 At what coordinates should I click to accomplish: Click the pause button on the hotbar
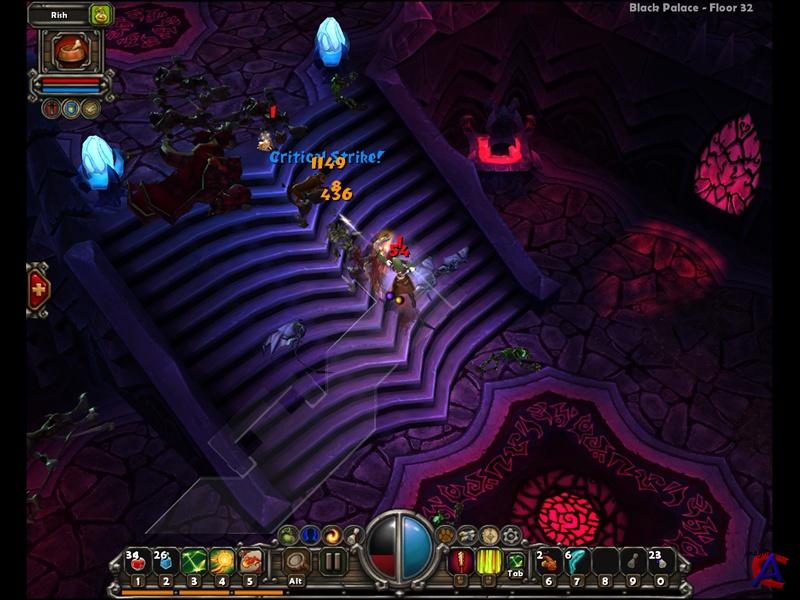click(333, 561)
